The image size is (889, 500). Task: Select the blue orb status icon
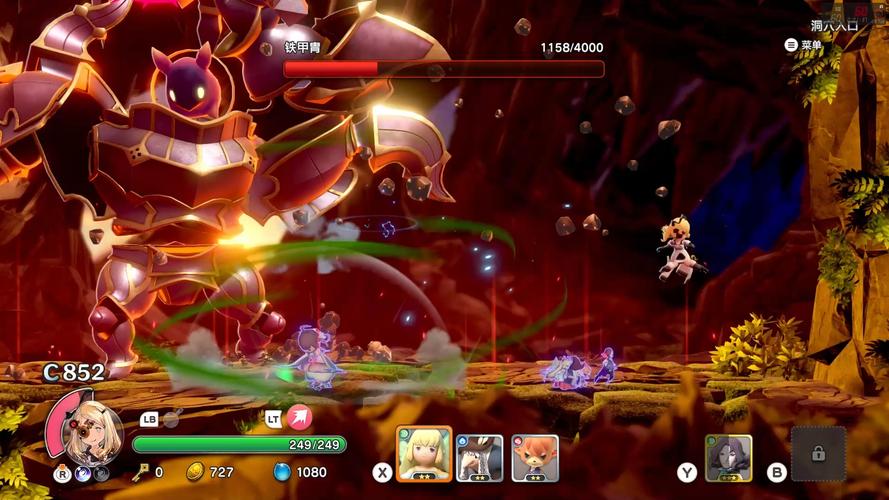[84, 472]
